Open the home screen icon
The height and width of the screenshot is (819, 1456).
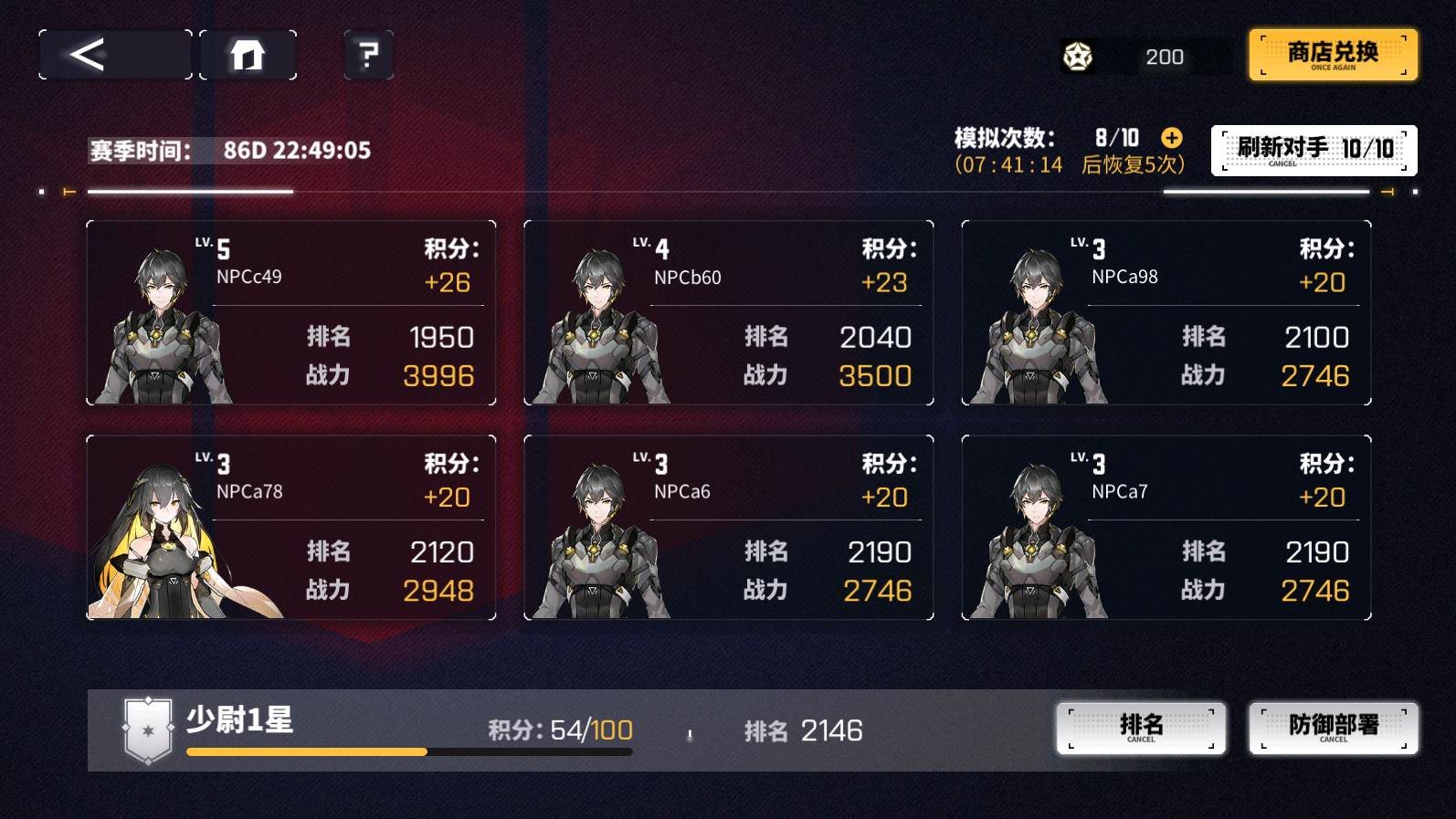(x=248, y=54)
